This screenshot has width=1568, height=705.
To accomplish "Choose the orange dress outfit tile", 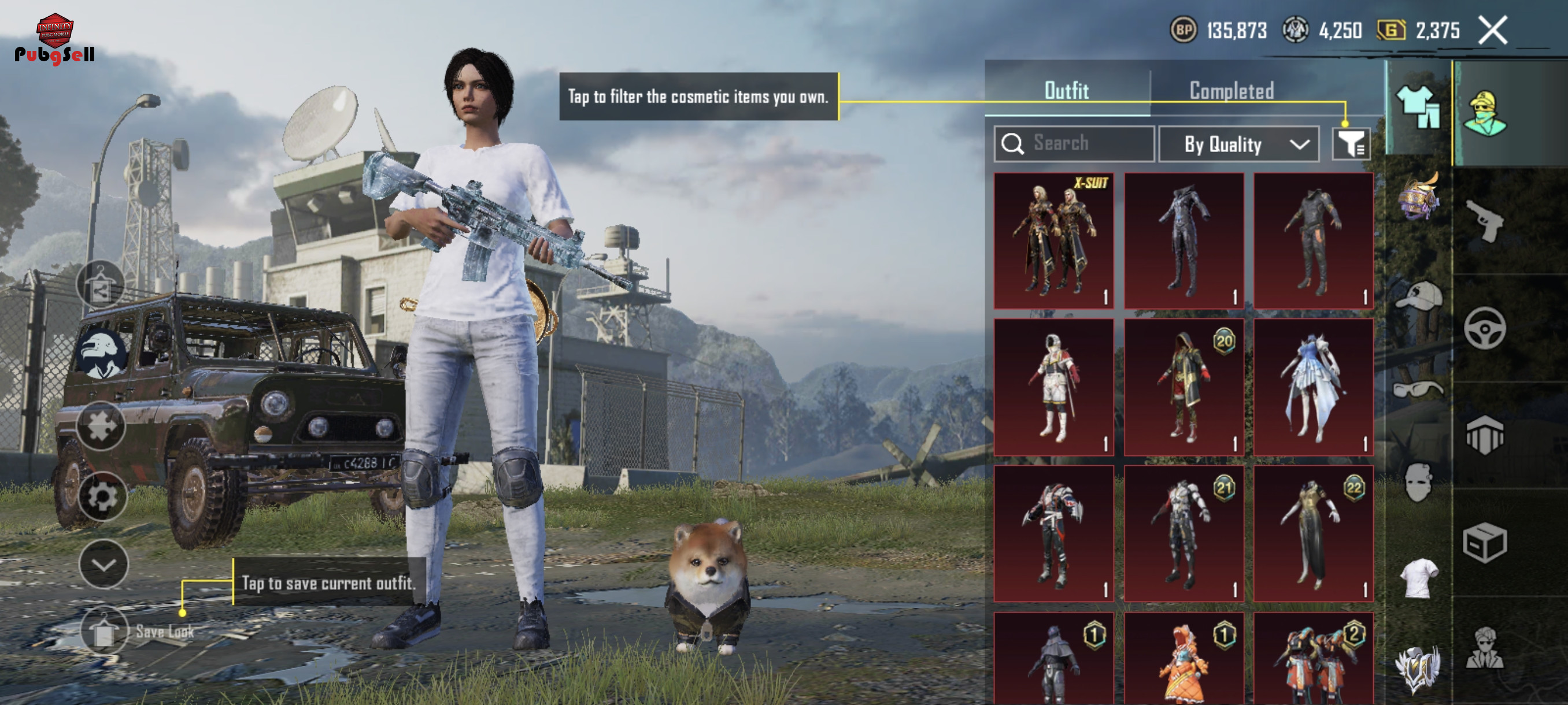I will (1184, 660).
